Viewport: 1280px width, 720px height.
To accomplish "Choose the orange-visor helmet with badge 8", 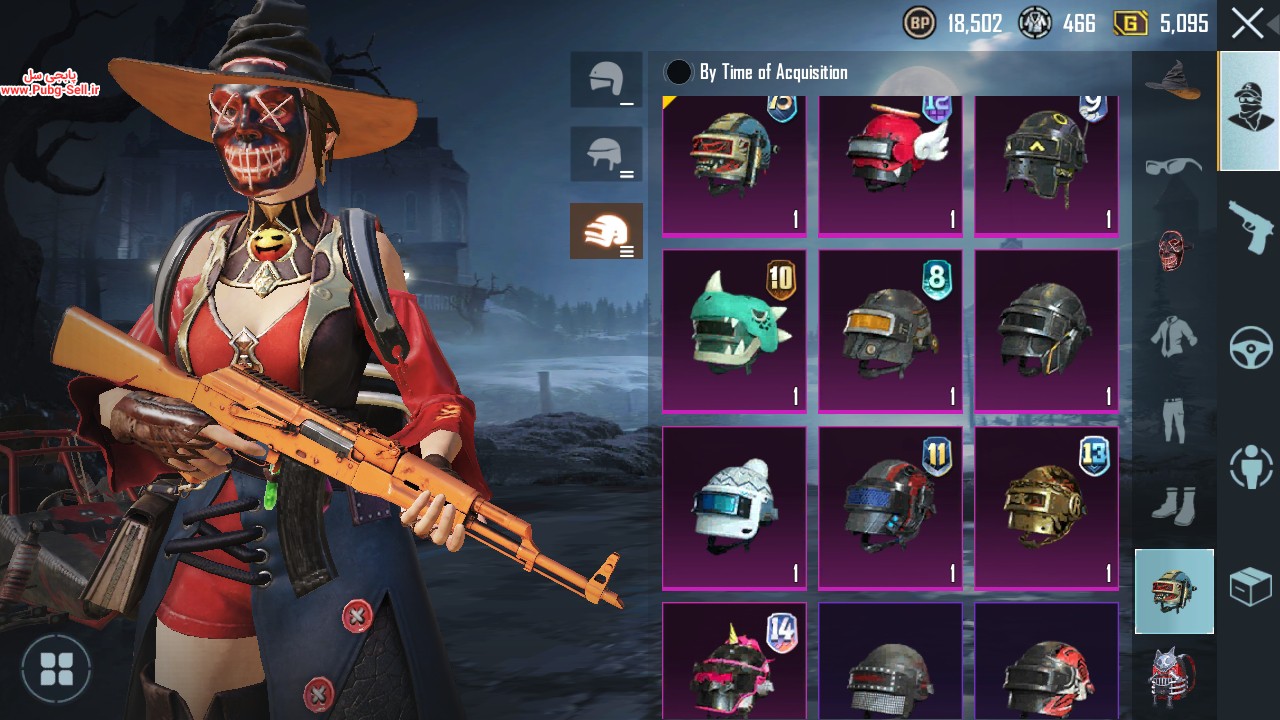I will [890, 330].
